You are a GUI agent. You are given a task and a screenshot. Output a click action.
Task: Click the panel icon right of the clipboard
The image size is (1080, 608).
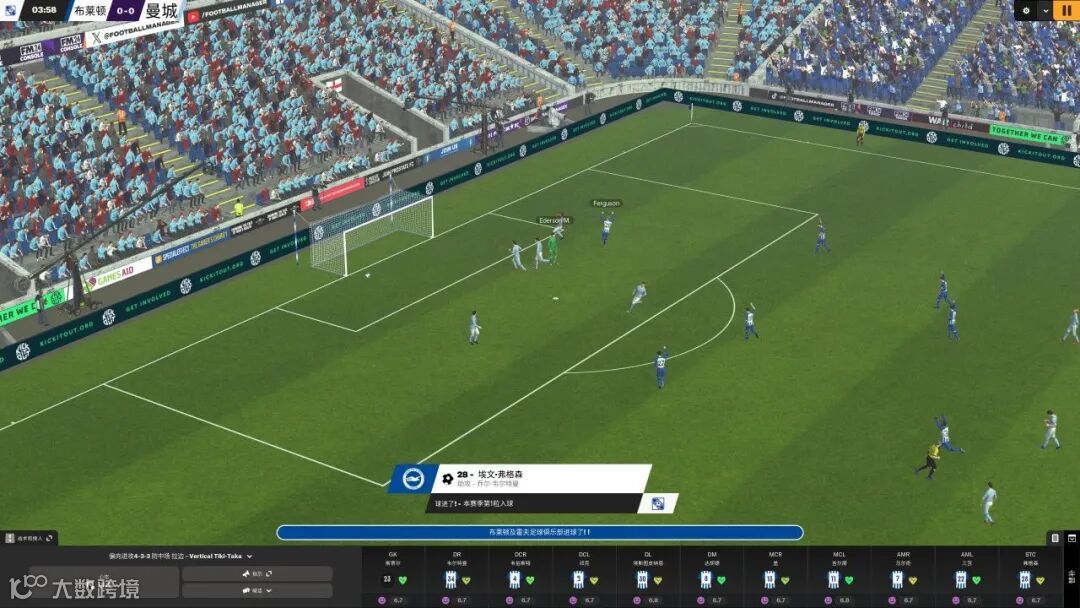click(x=1071, y=538)
